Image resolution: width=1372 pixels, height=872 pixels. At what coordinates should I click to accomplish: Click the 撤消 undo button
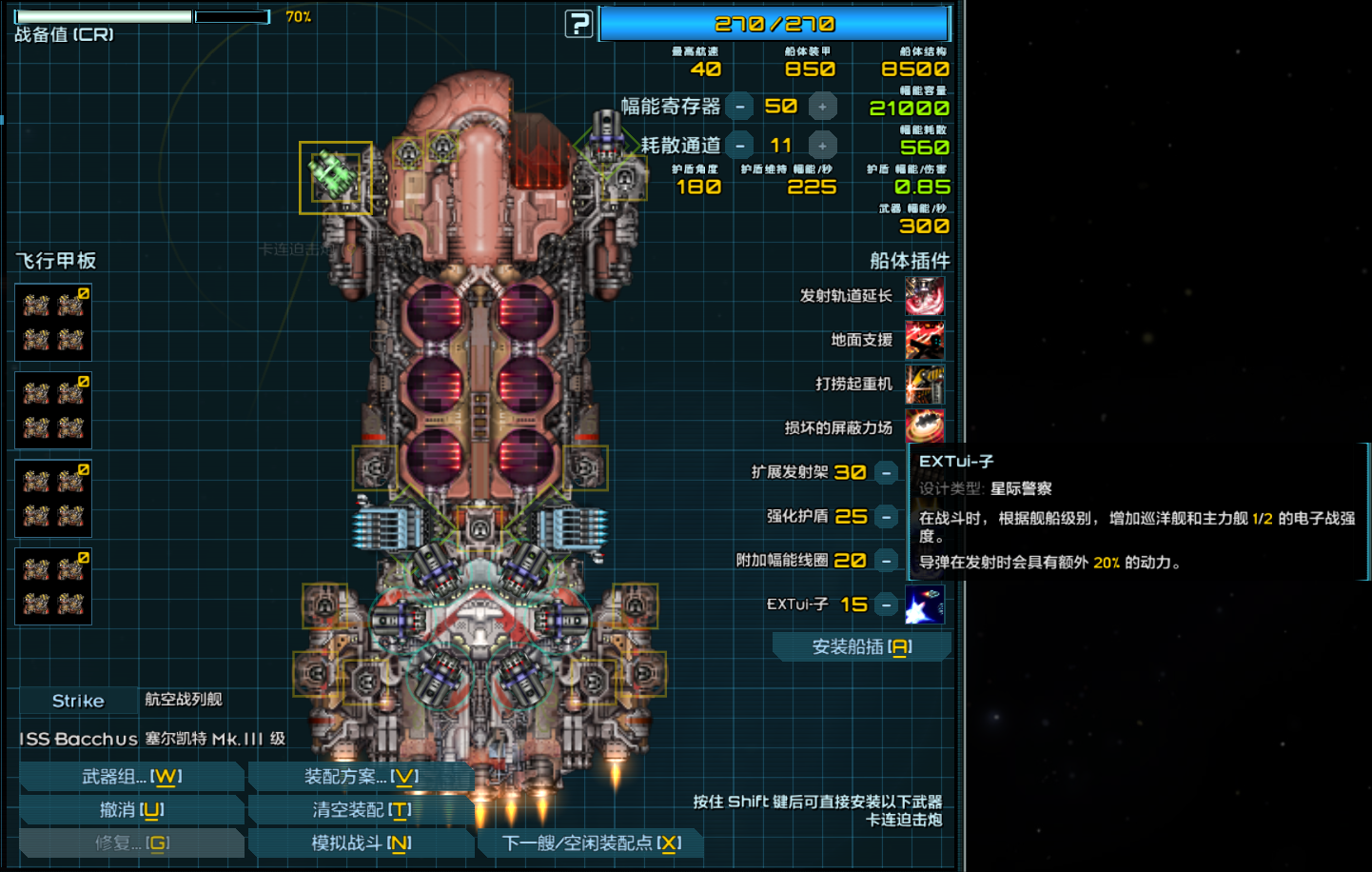131,810
